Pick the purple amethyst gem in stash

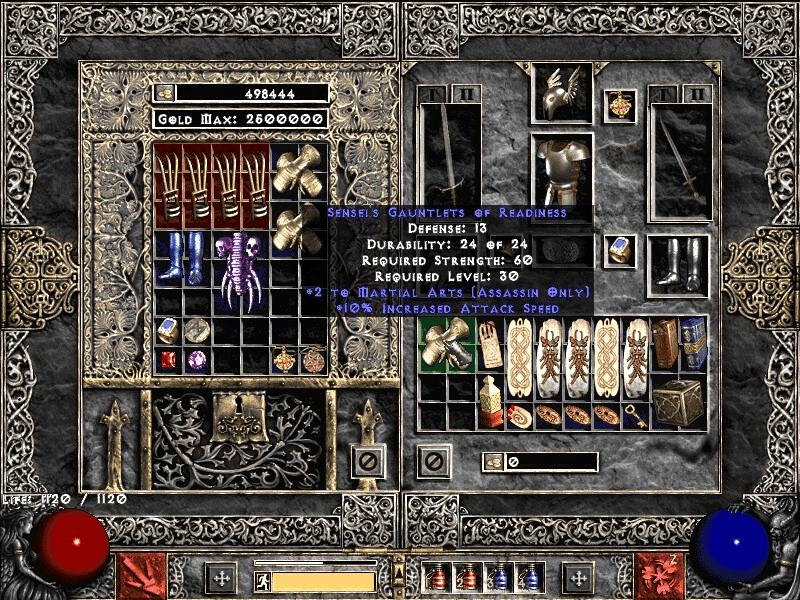[x=197, y=359]
